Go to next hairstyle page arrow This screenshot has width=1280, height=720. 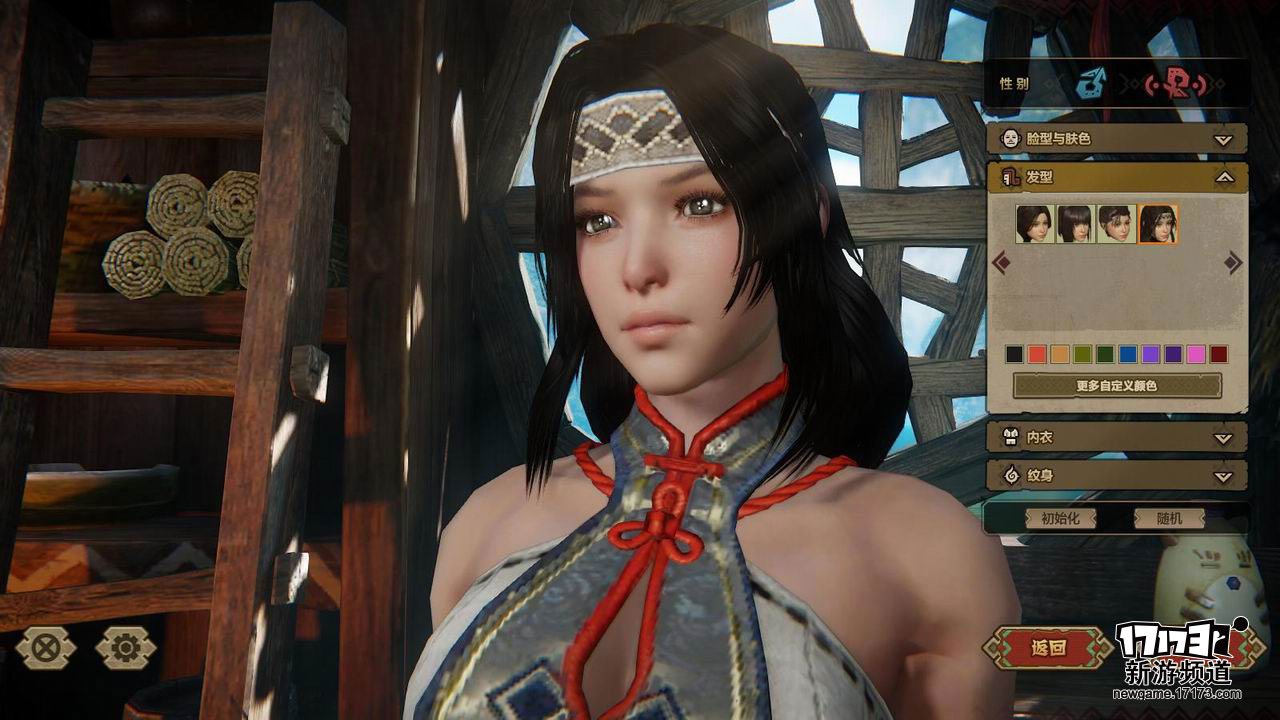[1233, 263]
